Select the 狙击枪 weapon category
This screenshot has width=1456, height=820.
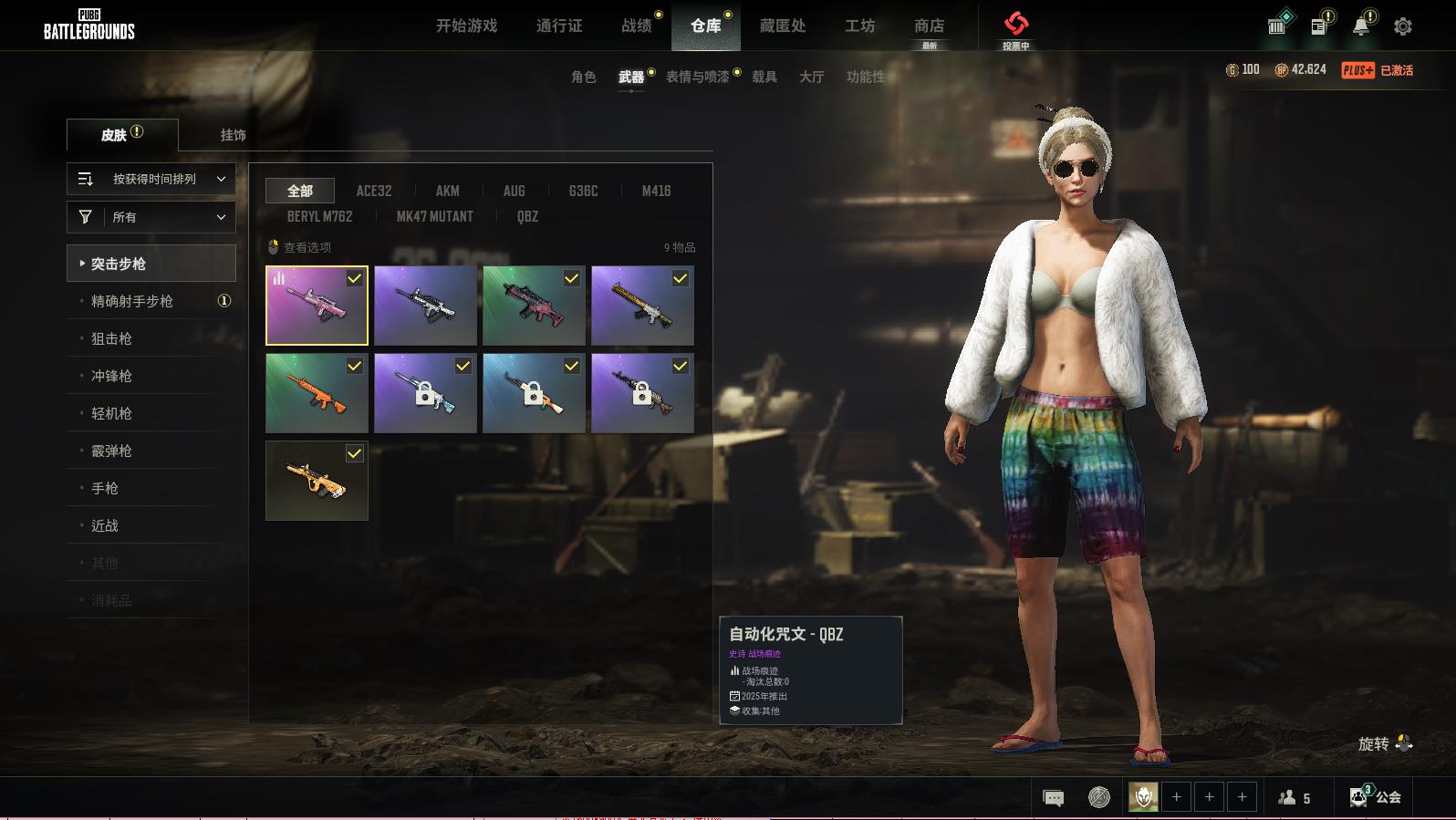(111, 338)
